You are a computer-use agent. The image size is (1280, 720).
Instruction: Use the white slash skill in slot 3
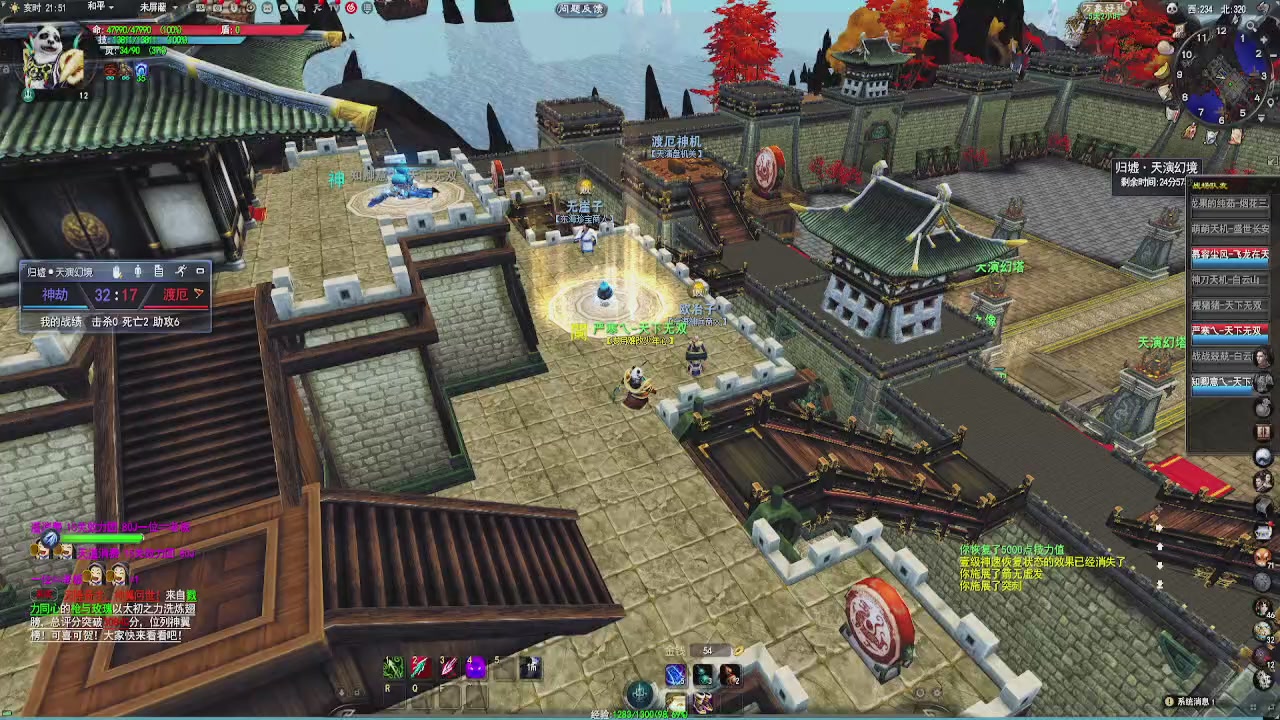click(x=448, y=666)
